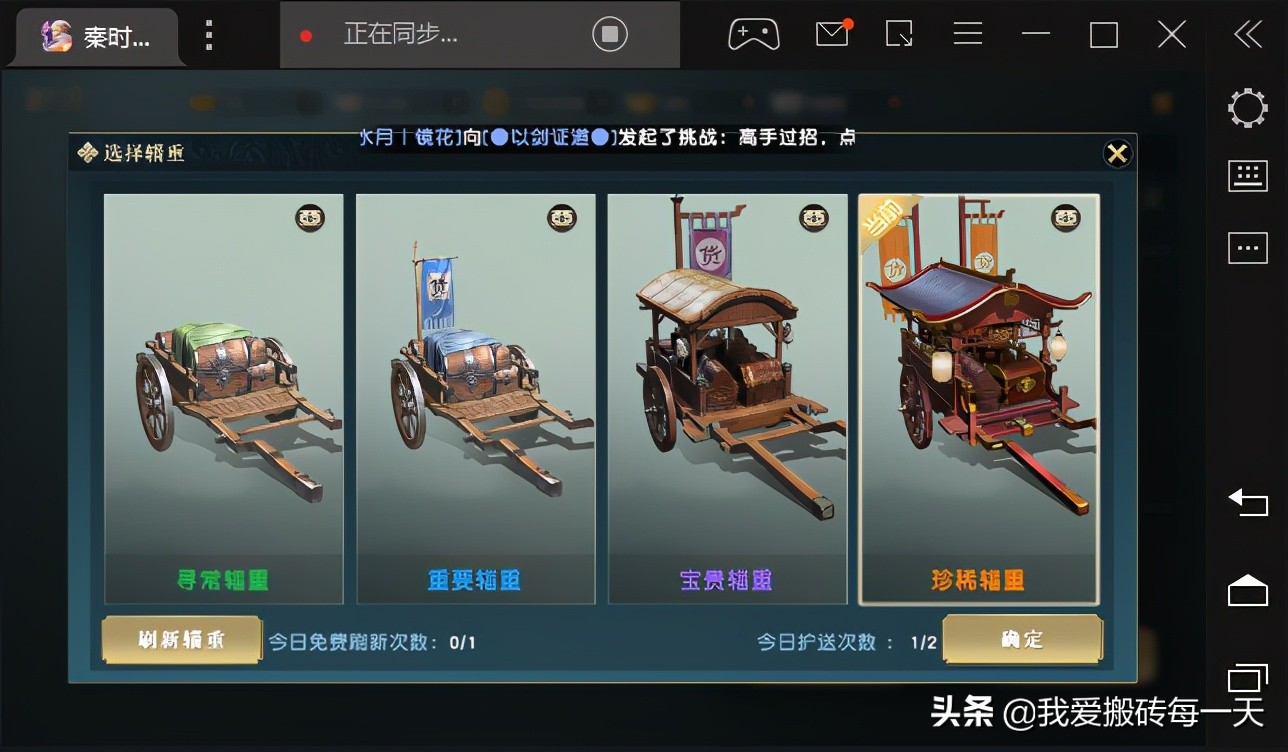Click the shrink window icon in title bar
This screenshot has width=1288, height=752.
898,33
